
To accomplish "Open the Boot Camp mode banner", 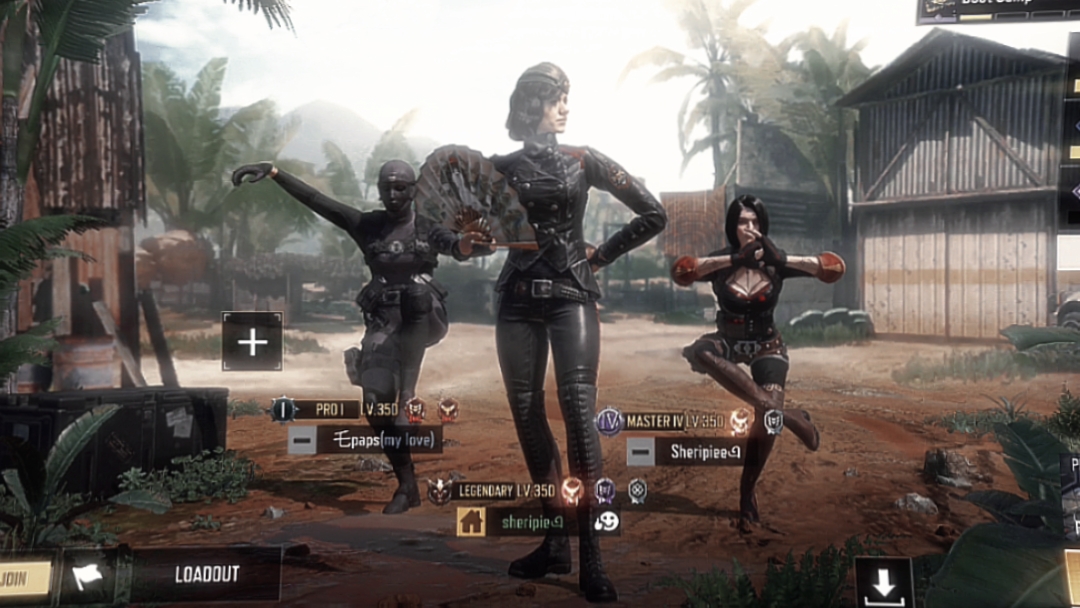I will [x=997, y=8].
